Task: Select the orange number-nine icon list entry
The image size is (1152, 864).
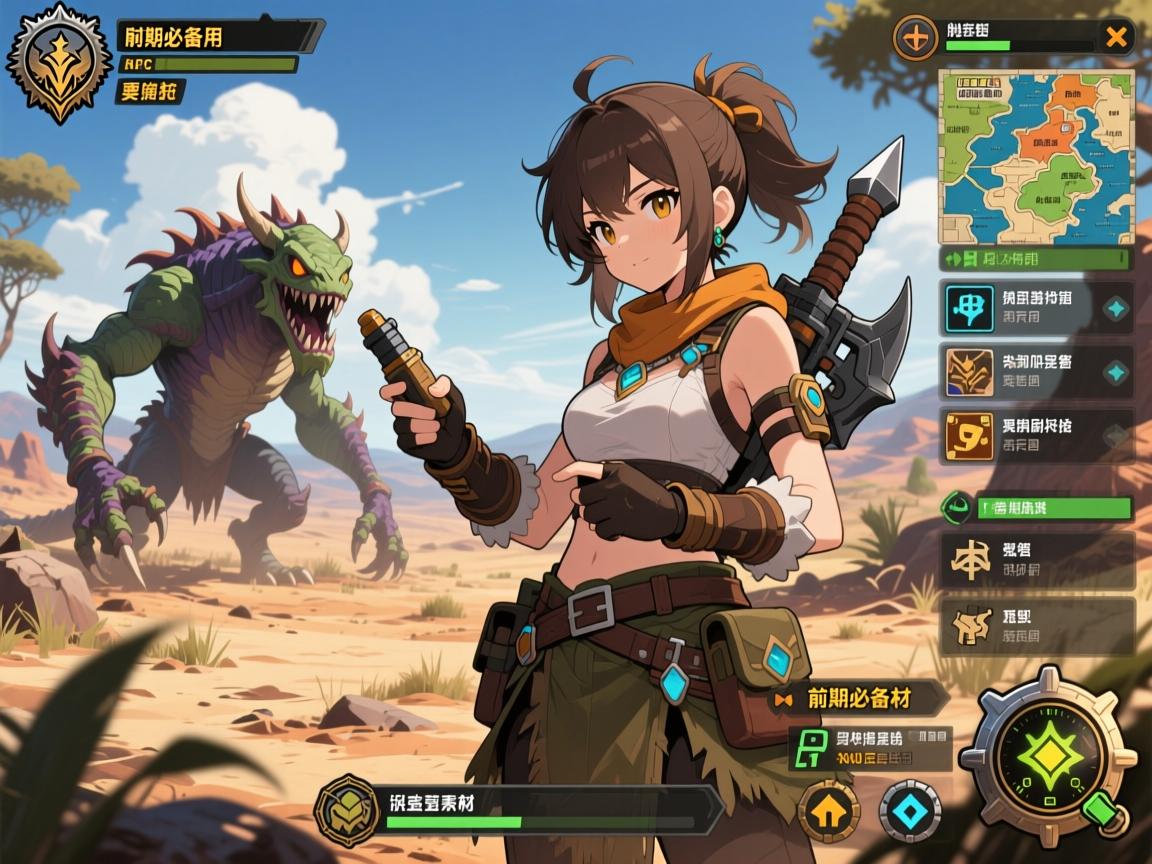Action: (x=1037, y=435)
